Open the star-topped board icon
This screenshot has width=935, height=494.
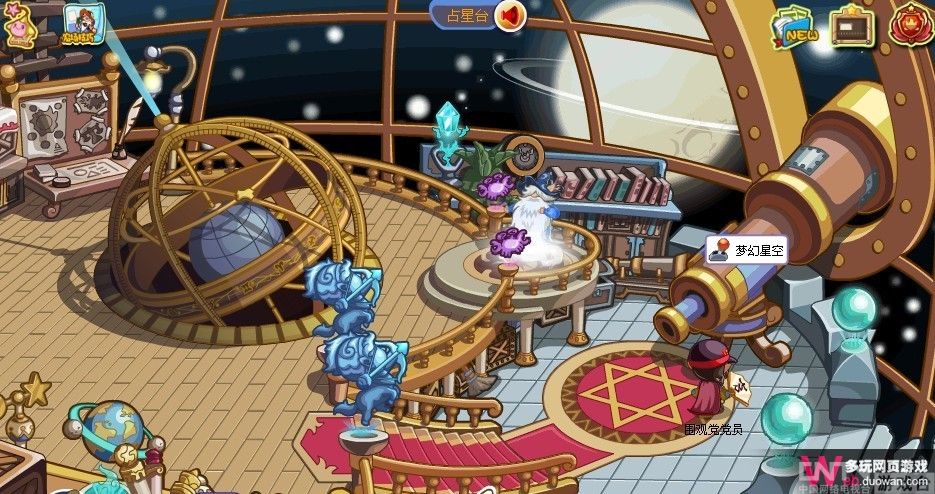[x=852, y=26]
